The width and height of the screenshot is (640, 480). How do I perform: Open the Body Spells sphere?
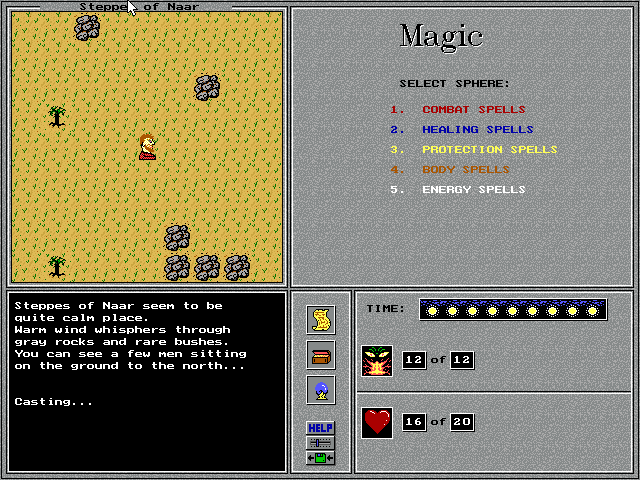(465, 170)
